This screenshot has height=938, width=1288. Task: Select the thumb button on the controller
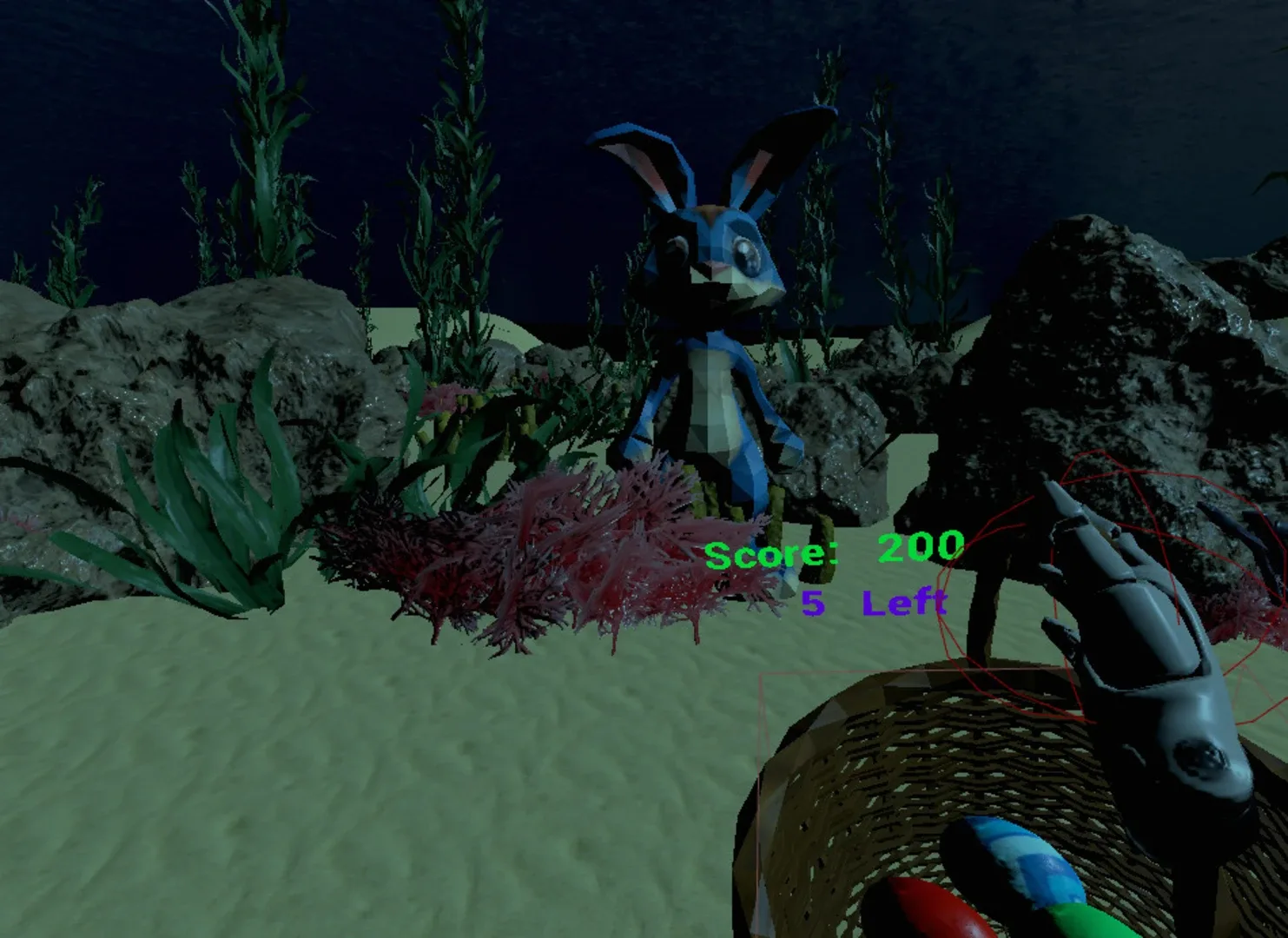pos(1199,761)
